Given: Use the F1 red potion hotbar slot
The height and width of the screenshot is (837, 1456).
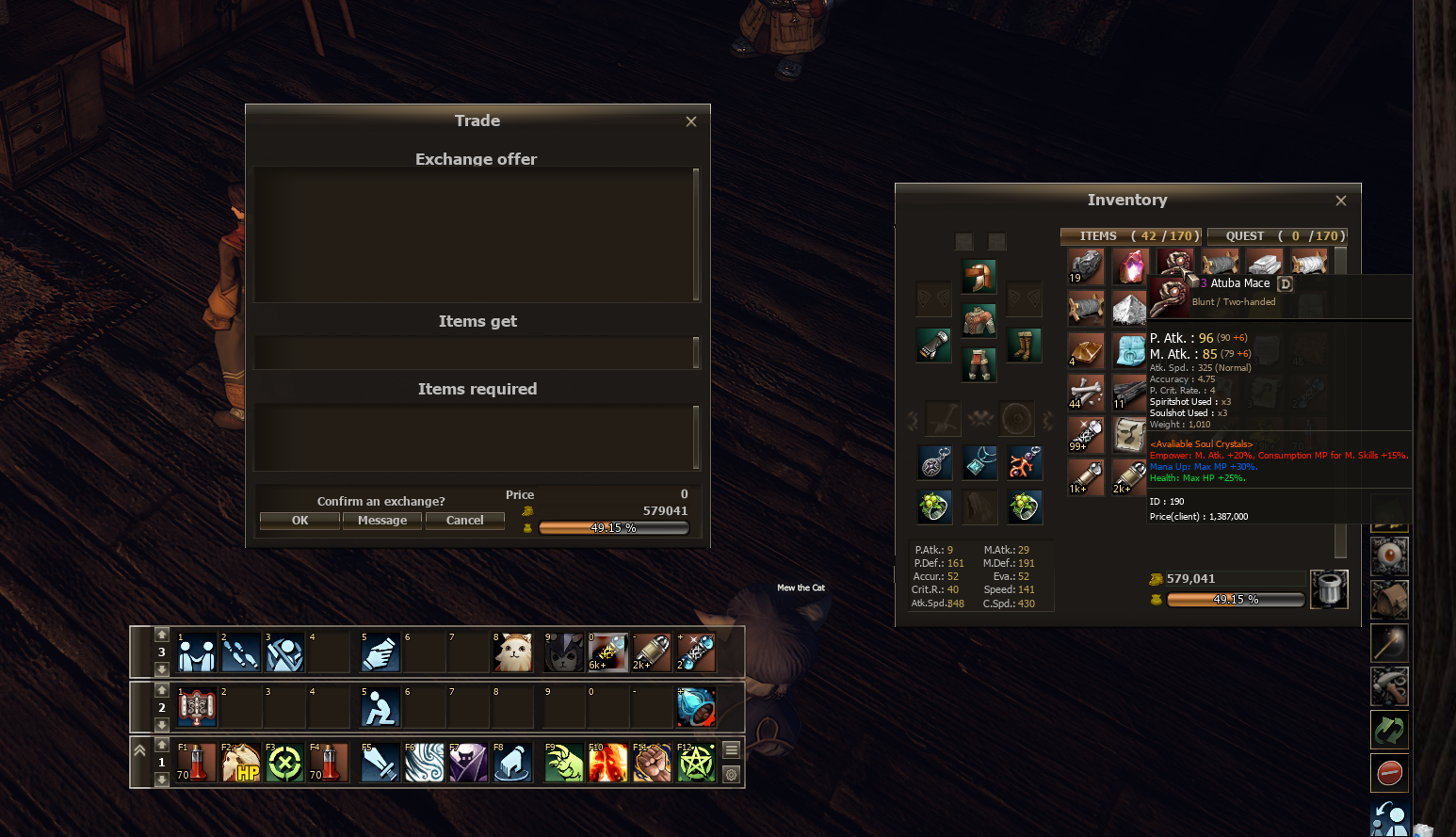Looking at the screenshot, I should point(196,763).
